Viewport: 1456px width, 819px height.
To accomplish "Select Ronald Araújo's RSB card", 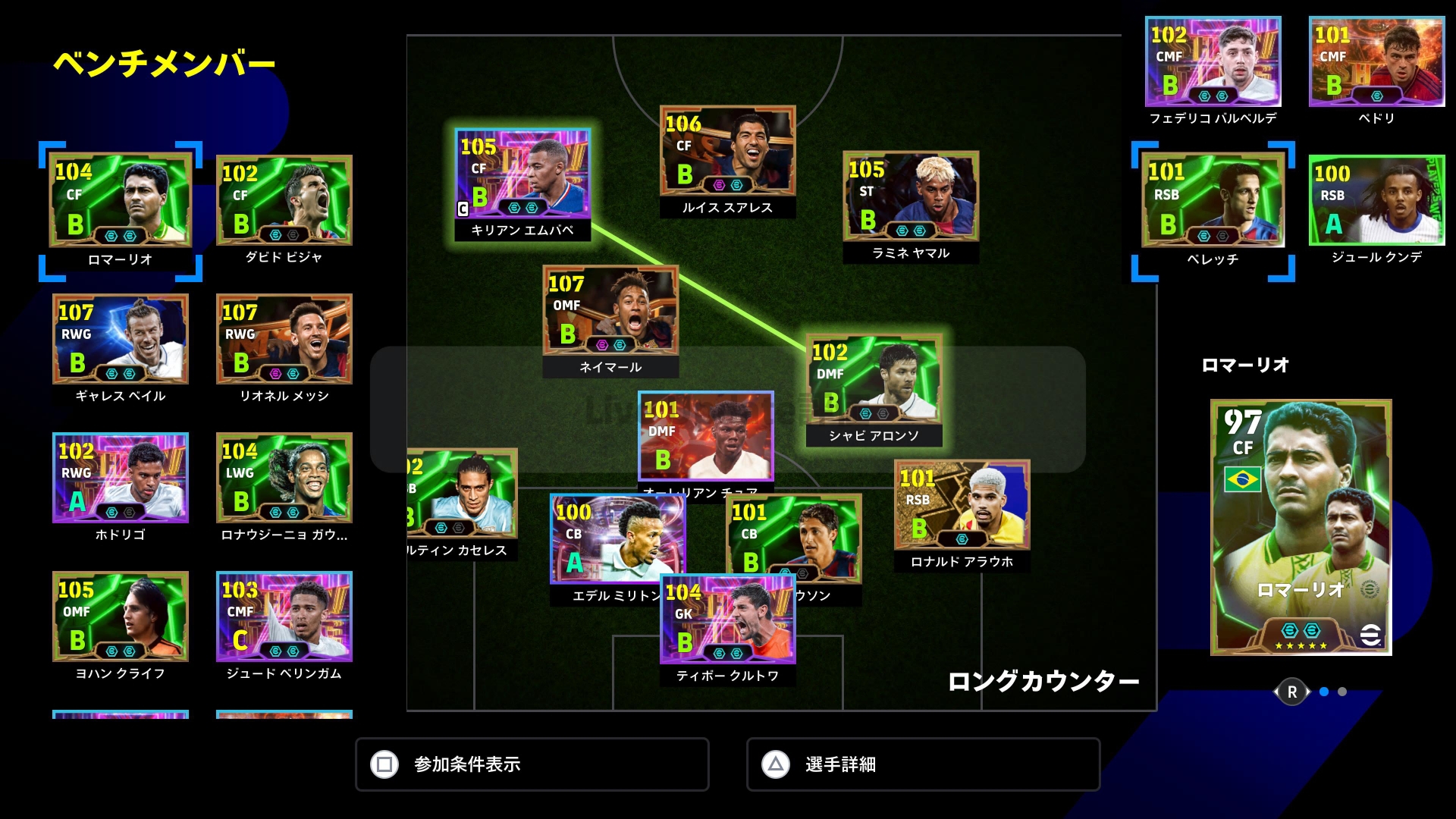I will [x=962, y=505].
